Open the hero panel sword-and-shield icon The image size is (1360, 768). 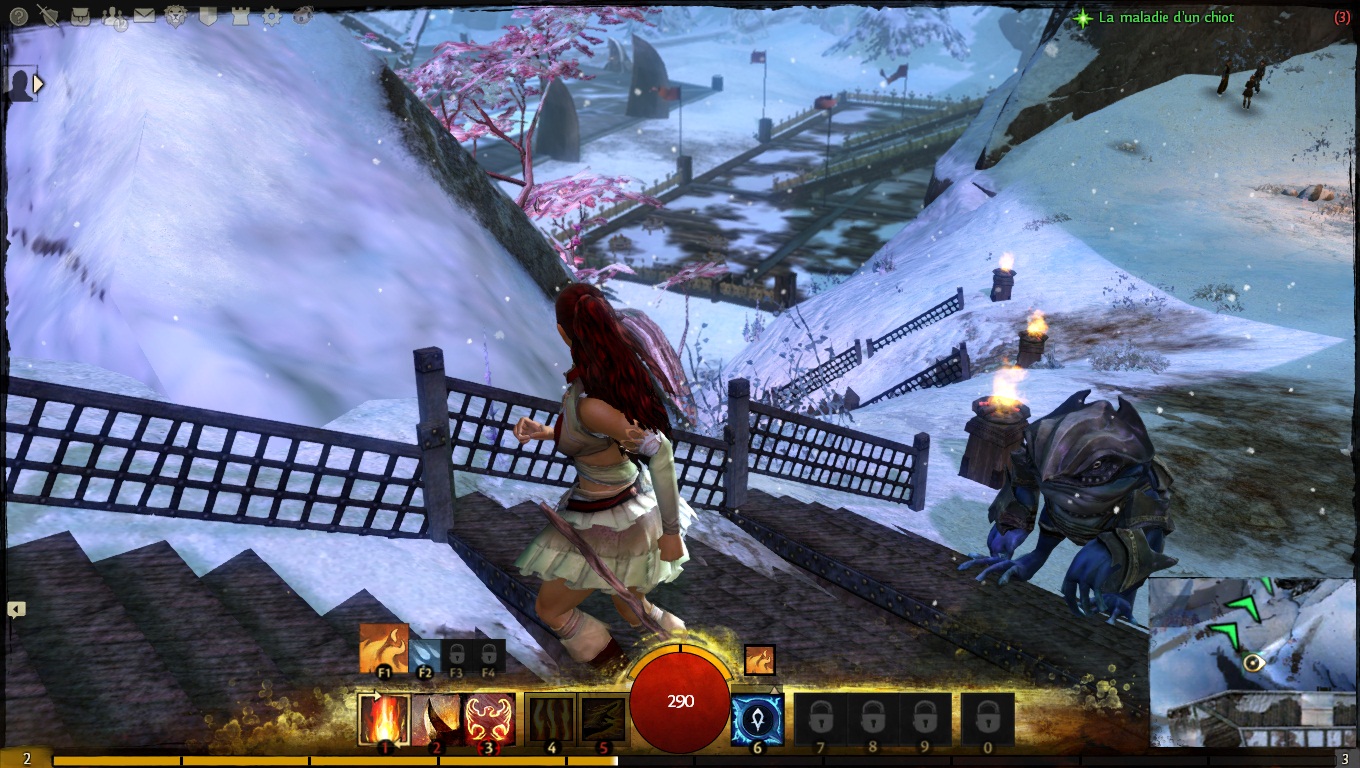click(48, 15)
